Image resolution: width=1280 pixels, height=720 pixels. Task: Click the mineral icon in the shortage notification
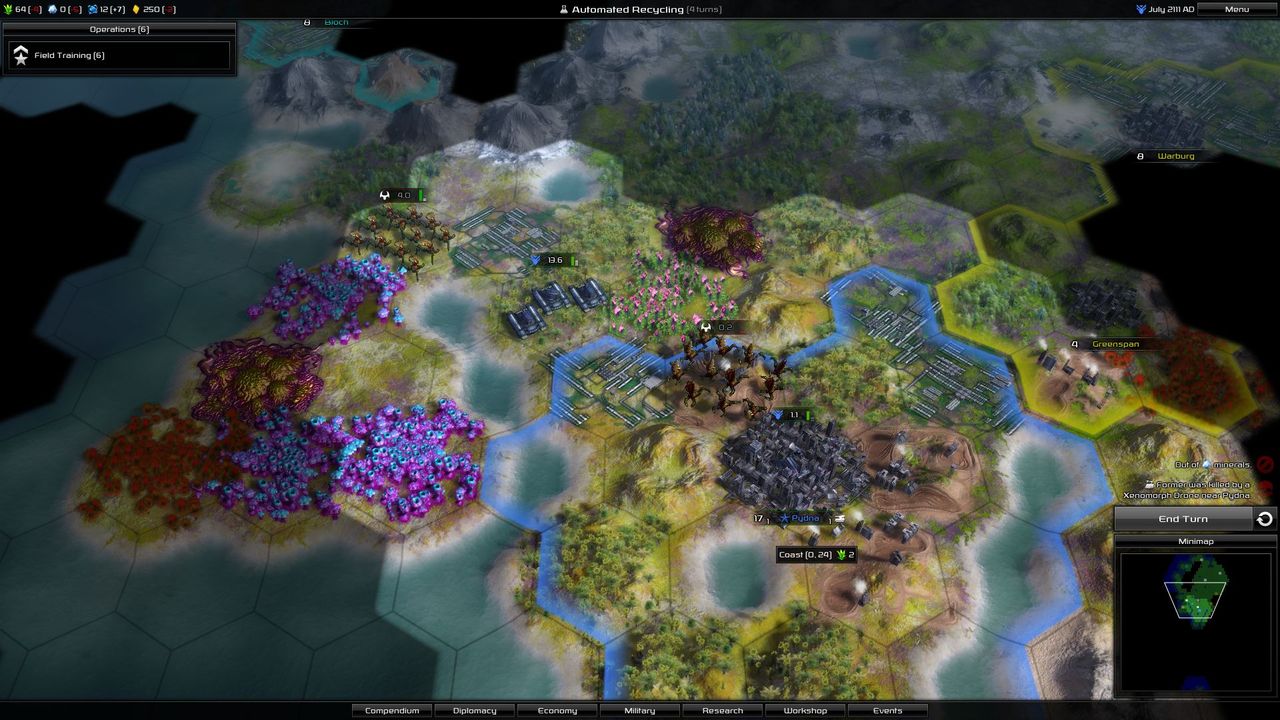click(x=1206, y=464)
